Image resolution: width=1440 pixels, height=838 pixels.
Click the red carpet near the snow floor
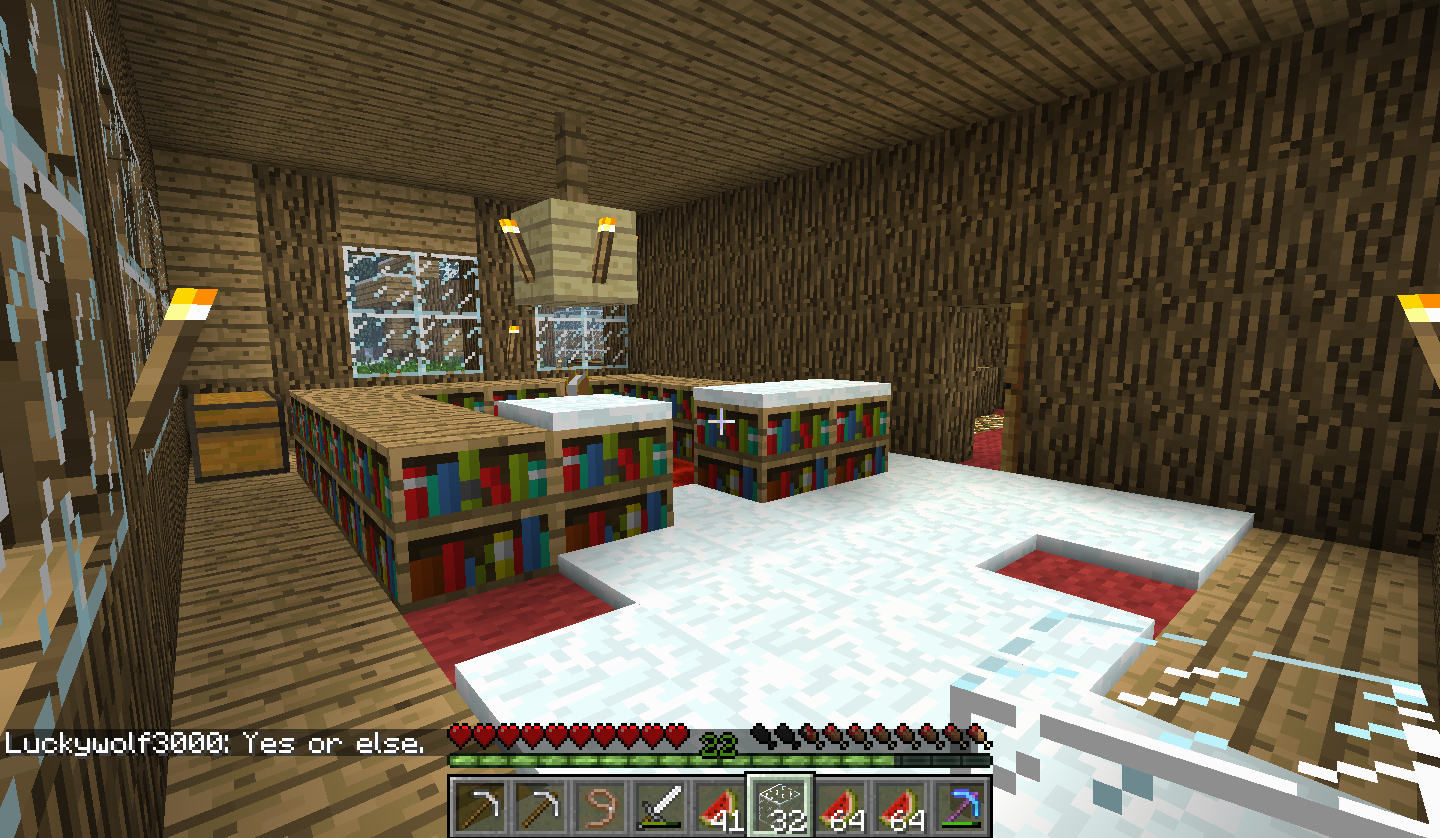click(520, 610)
